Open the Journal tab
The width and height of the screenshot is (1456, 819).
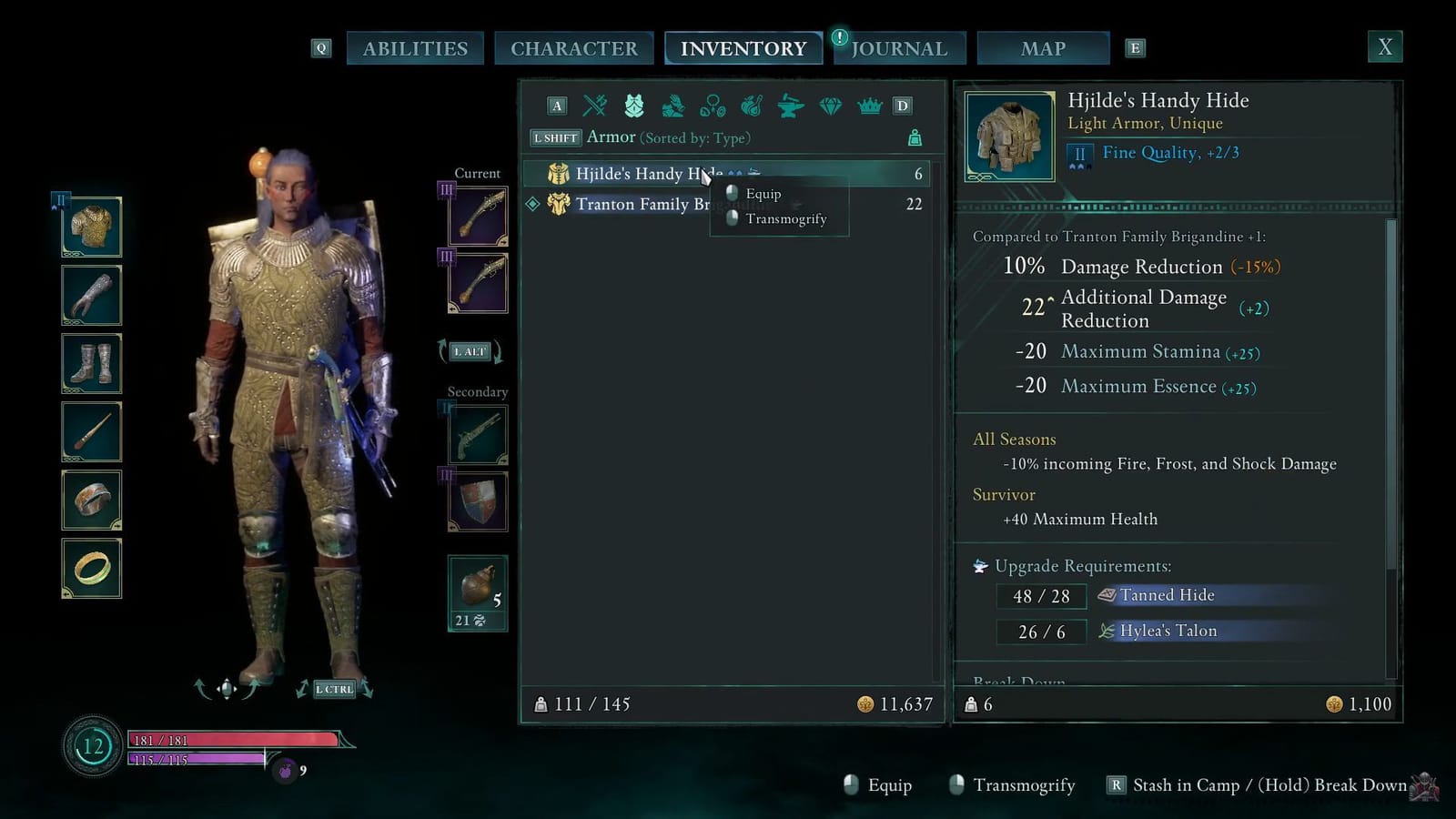[899, 47]
